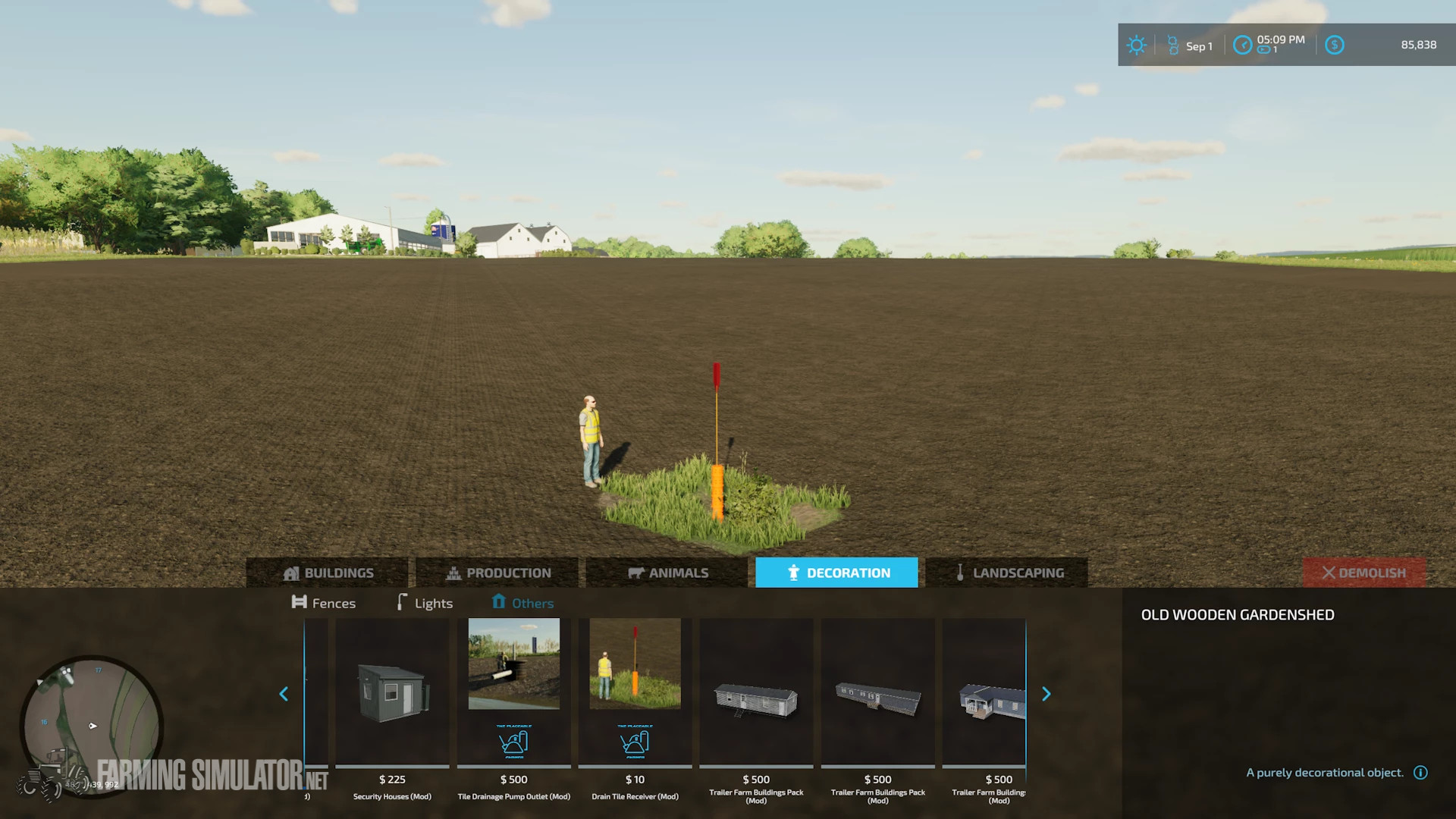Select the Others subcategory icon
This screenshot has height=819, width=1456.
(498, 601)
